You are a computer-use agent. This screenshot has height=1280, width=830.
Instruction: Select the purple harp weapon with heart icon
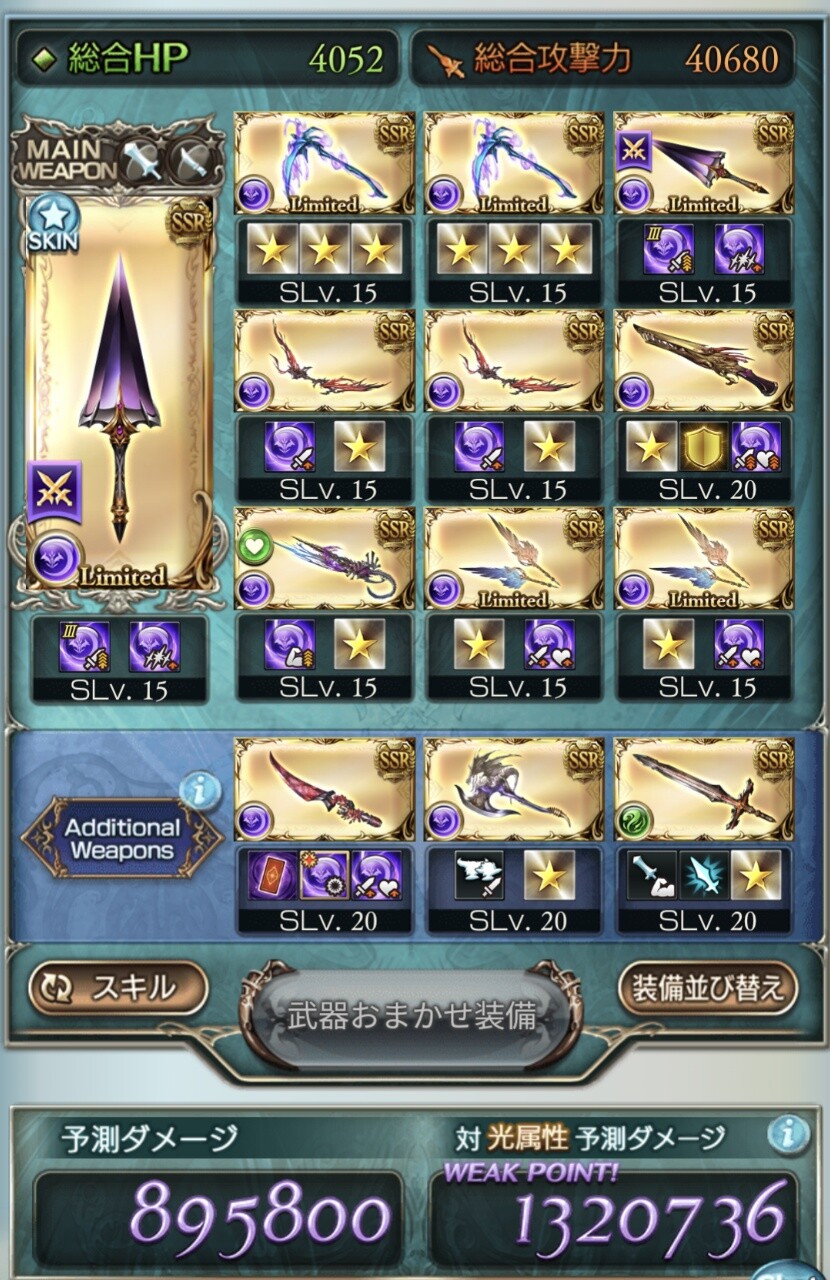coord(324,558)
